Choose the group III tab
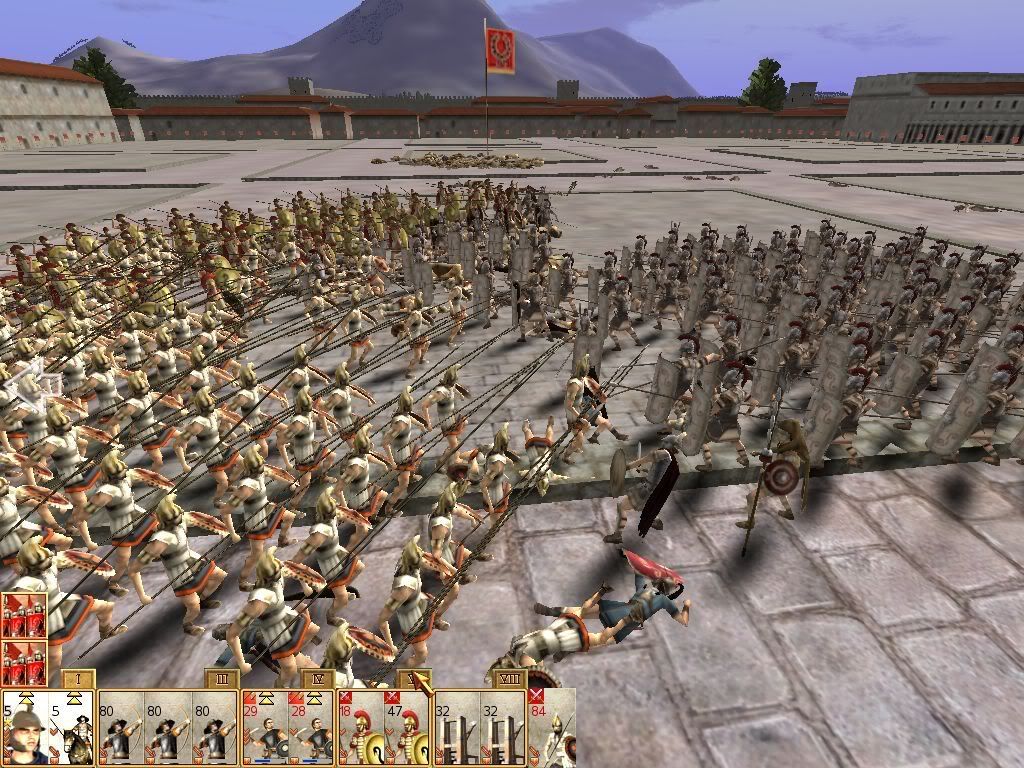The height and width of the screenshot is (768, 1024). (x=221, y=679)
